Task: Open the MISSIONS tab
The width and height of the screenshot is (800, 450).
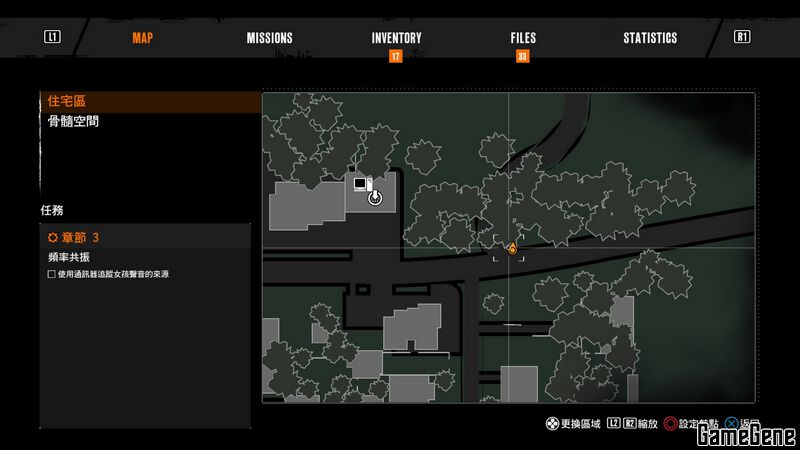Action: (x=270, y=38)
